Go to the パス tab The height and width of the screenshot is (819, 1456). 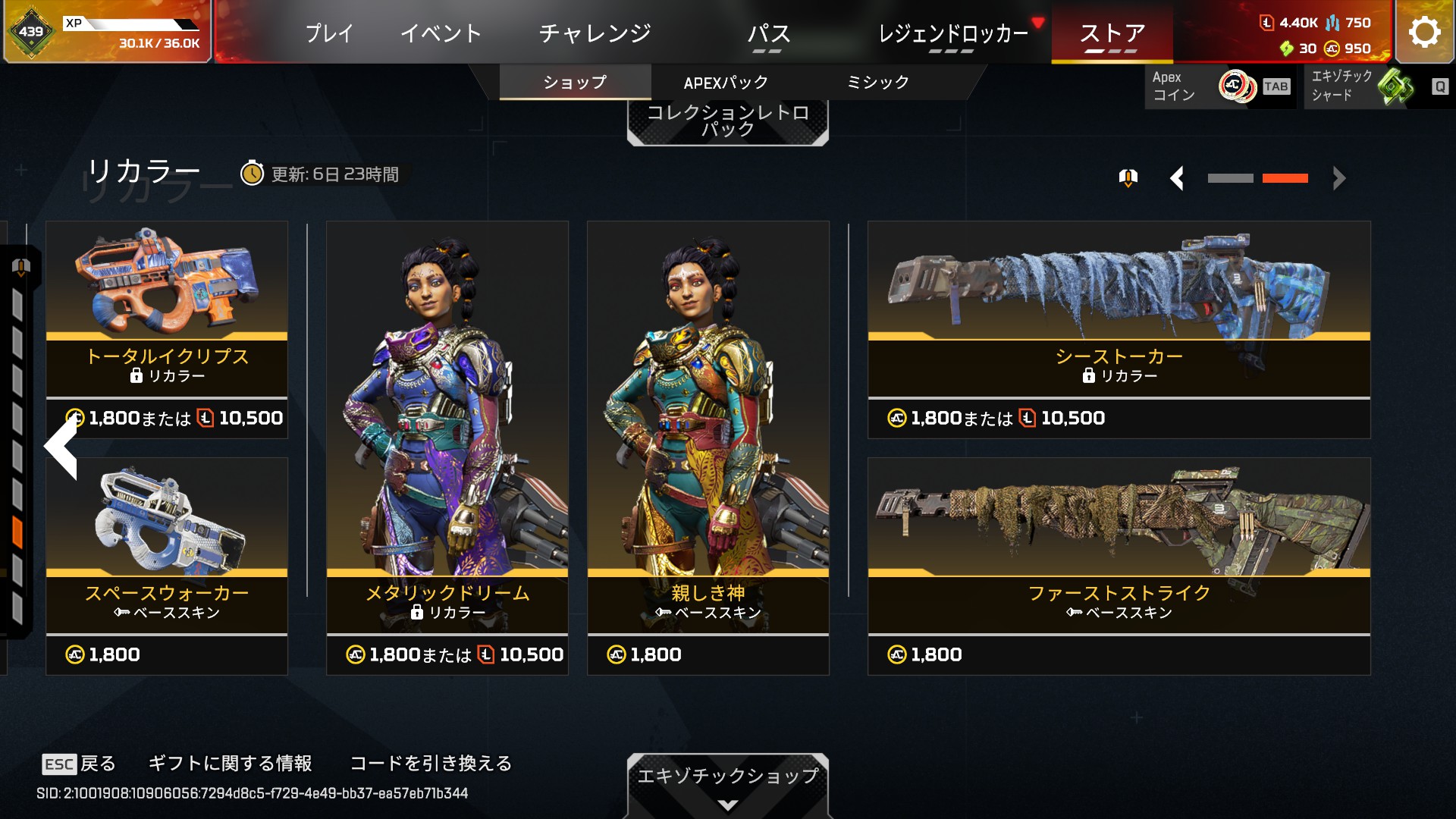(768, 33)
